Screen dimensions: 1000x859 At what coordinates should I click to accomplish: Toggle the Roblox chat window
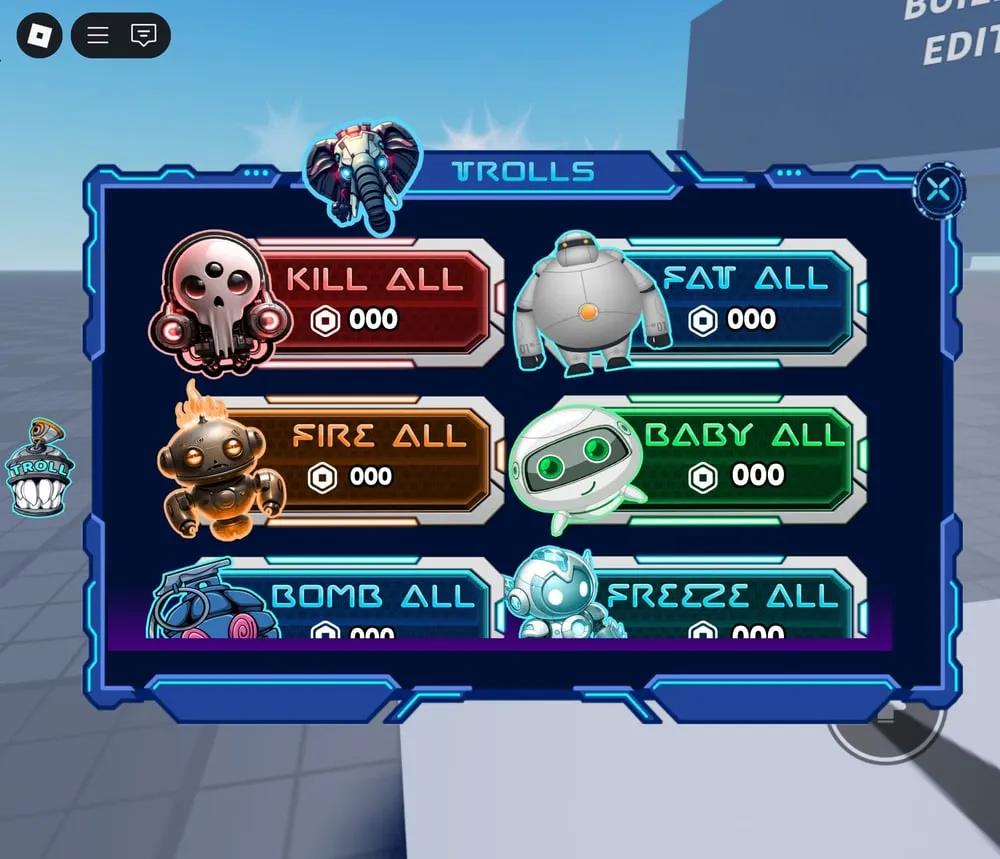tap(144, 36)
